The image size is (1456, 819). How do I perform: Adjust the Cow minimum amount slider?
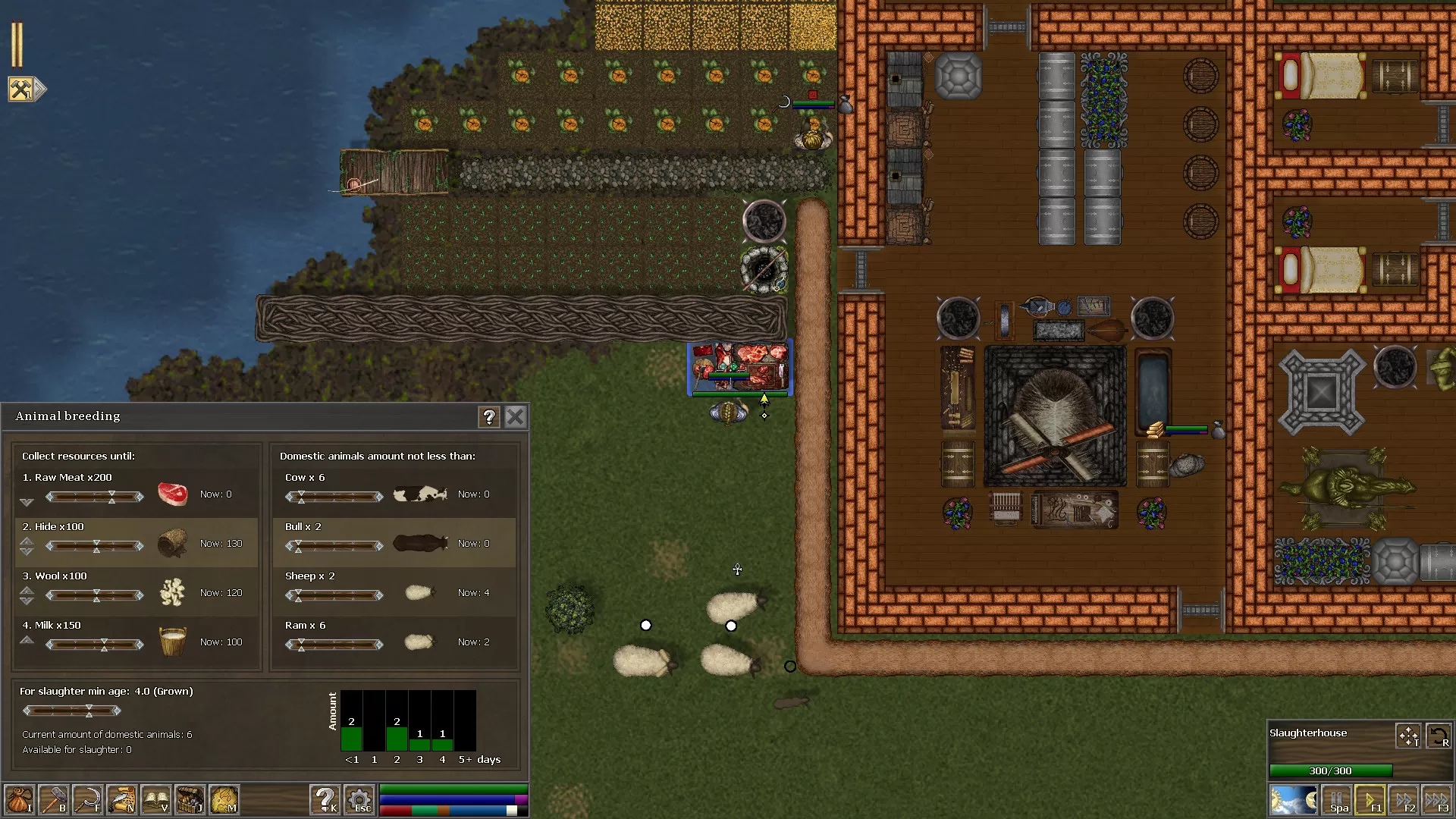click(x=301, y=497)
